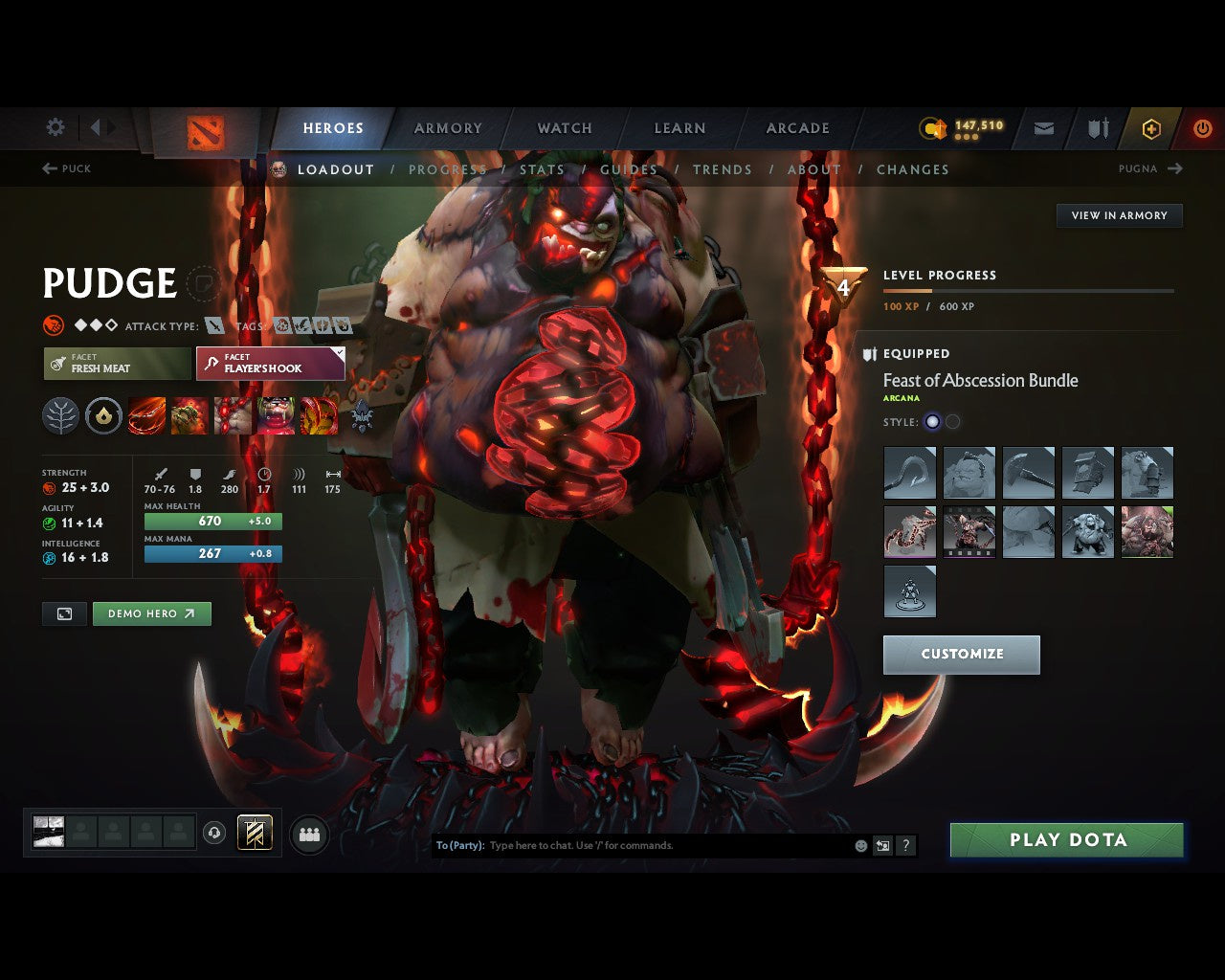Go to previous hero Puck

pyautogui.click(x=67, y=168)
